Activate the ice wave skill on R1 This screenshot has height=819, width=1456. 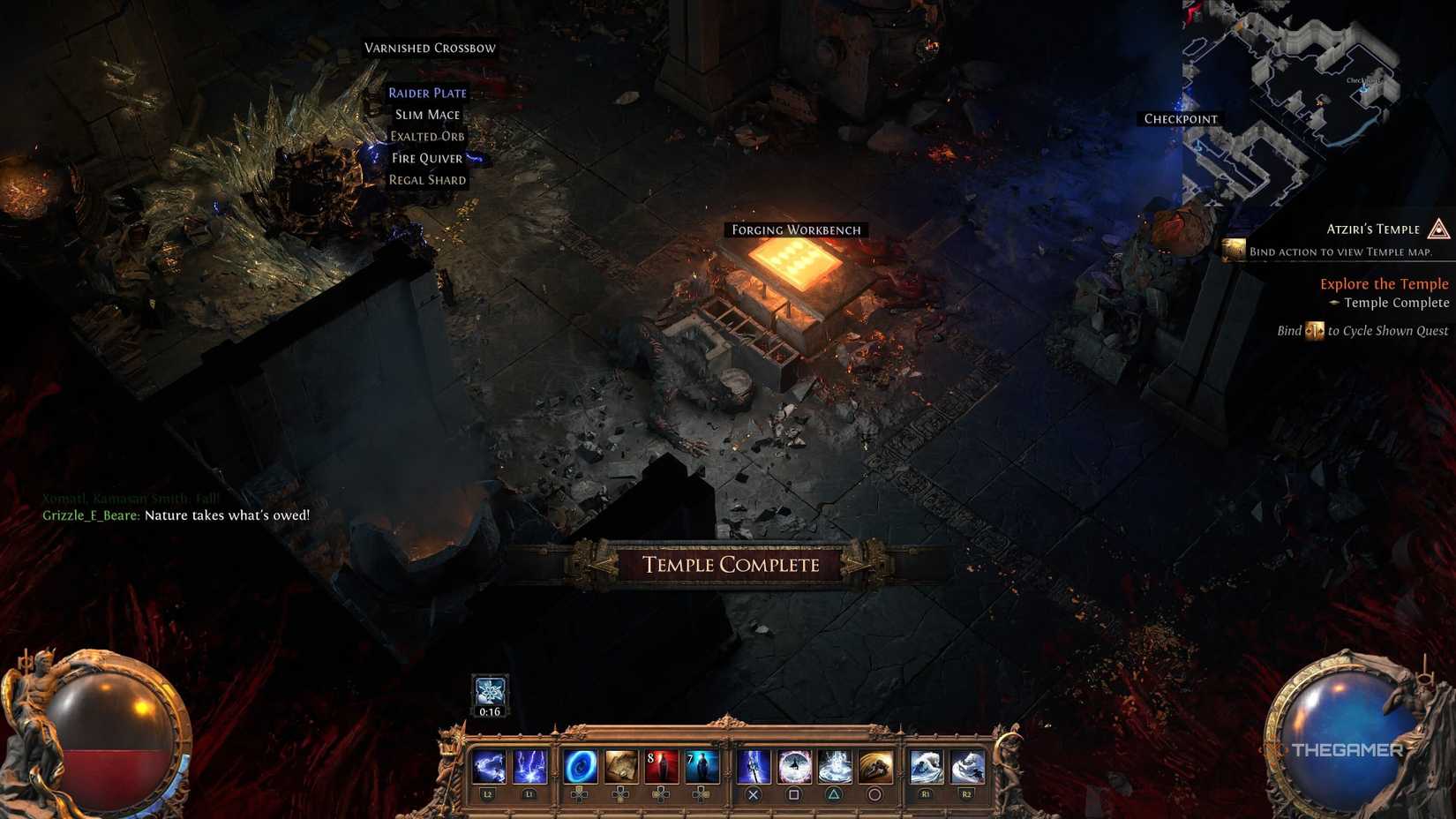925,766
